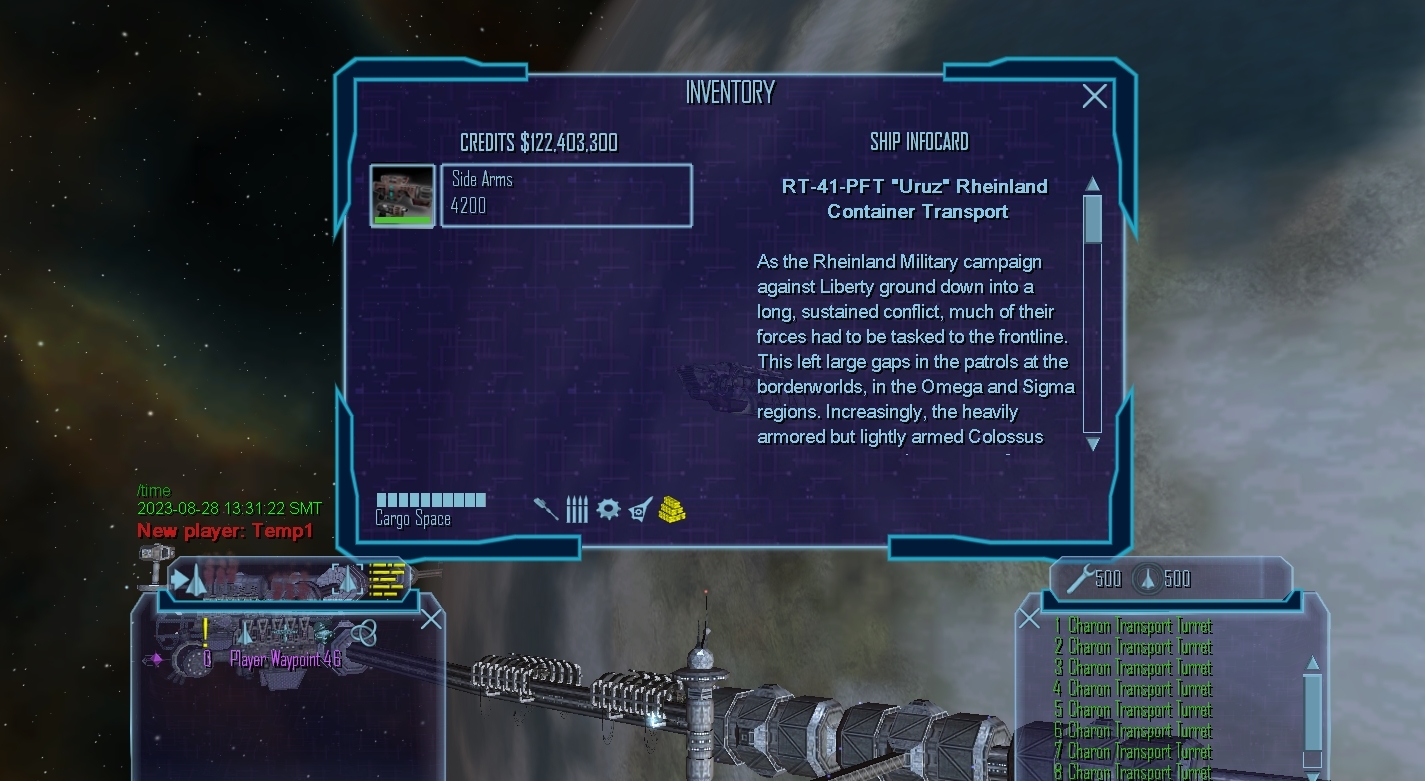
Task: Close the Inventory window
Action: [x=1094, y=96]
